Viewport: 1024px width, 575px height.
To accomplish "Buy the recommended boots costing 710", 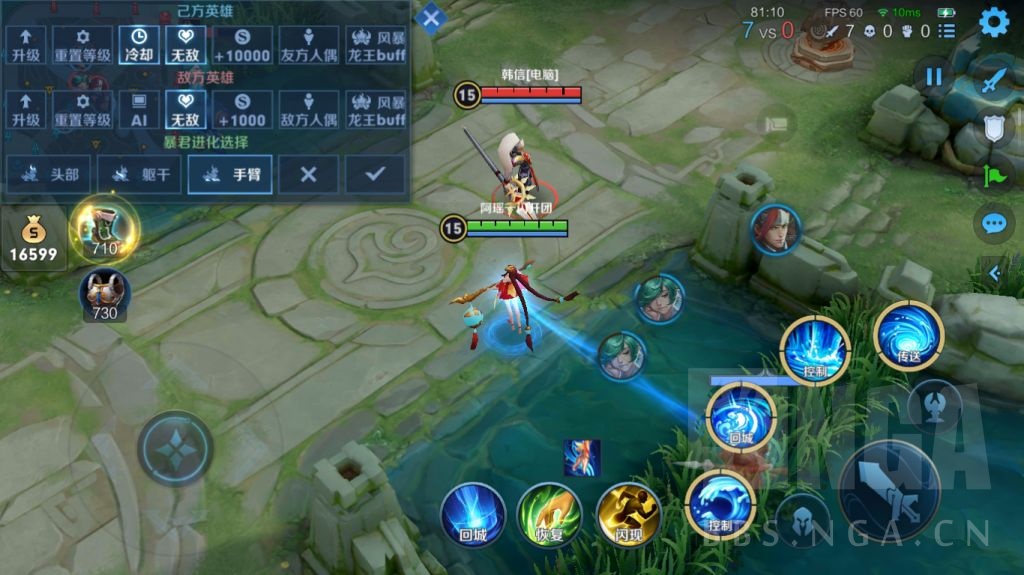I will coord(105,227).
